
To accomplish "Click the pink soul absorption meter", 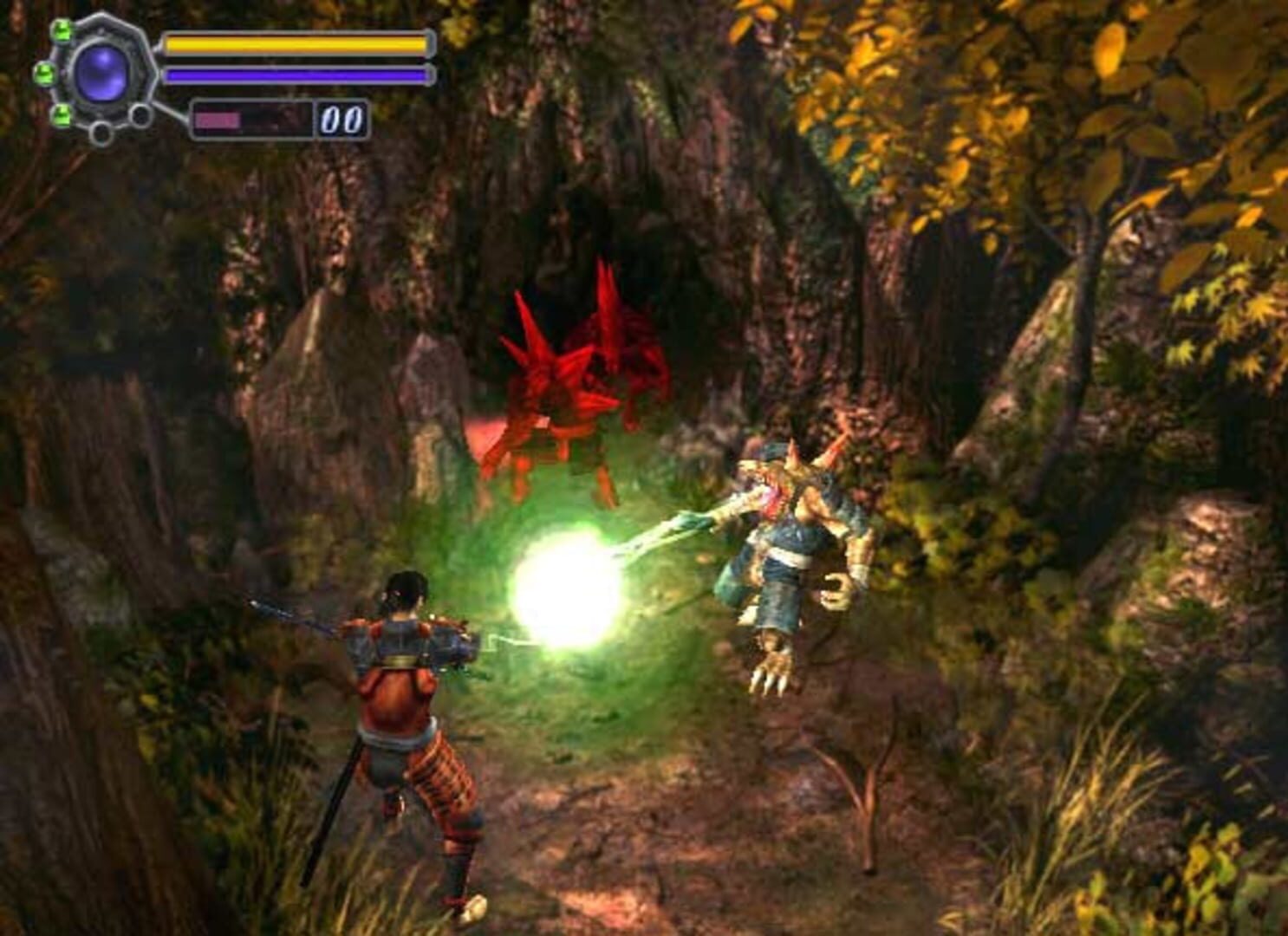I will coord(217,118).
